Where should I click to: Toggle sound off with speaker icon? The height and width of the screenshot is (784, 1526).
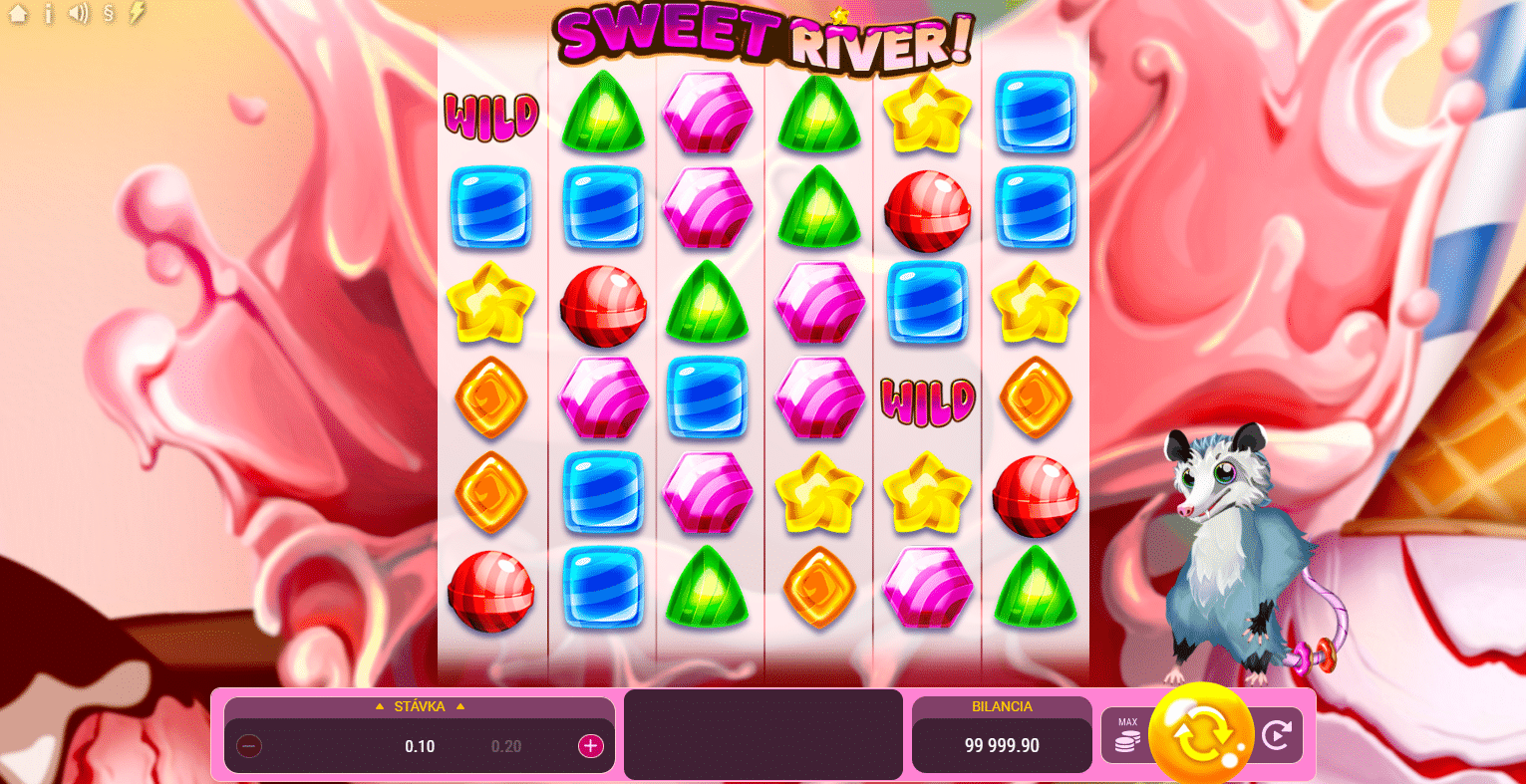[x=79, y=14]
